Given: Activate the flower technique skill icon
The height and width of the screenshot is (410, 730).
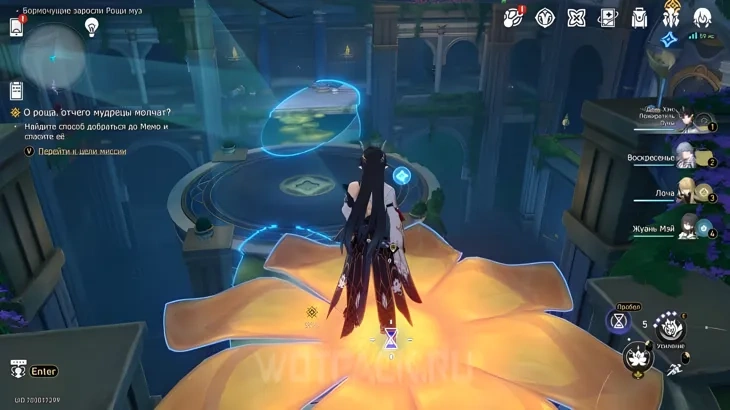Looking at the screenshot, I should pos(636,357).
